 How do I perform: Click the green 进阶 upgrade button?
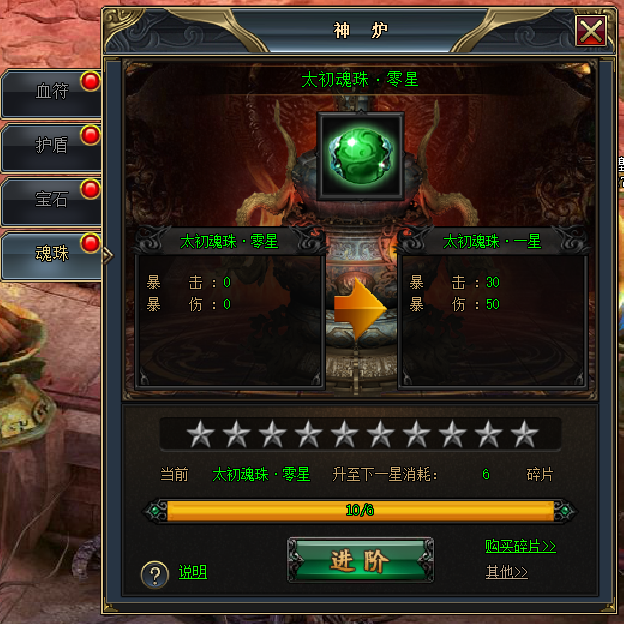pyautogui.click(x=360, y=560)
